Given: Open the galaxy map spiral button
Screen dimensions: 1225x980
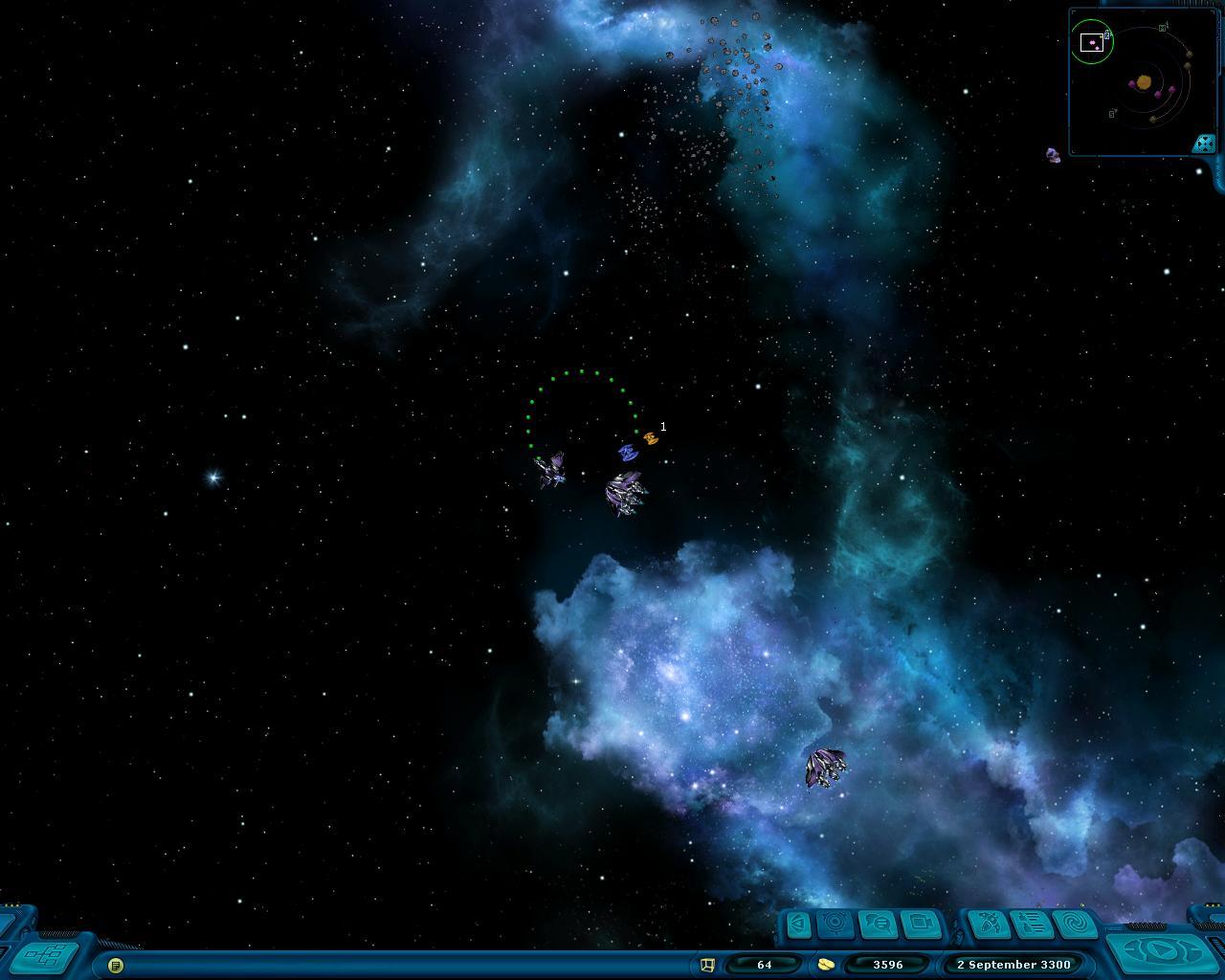Looking at the screenshot, I should (x=1075, y=924).
